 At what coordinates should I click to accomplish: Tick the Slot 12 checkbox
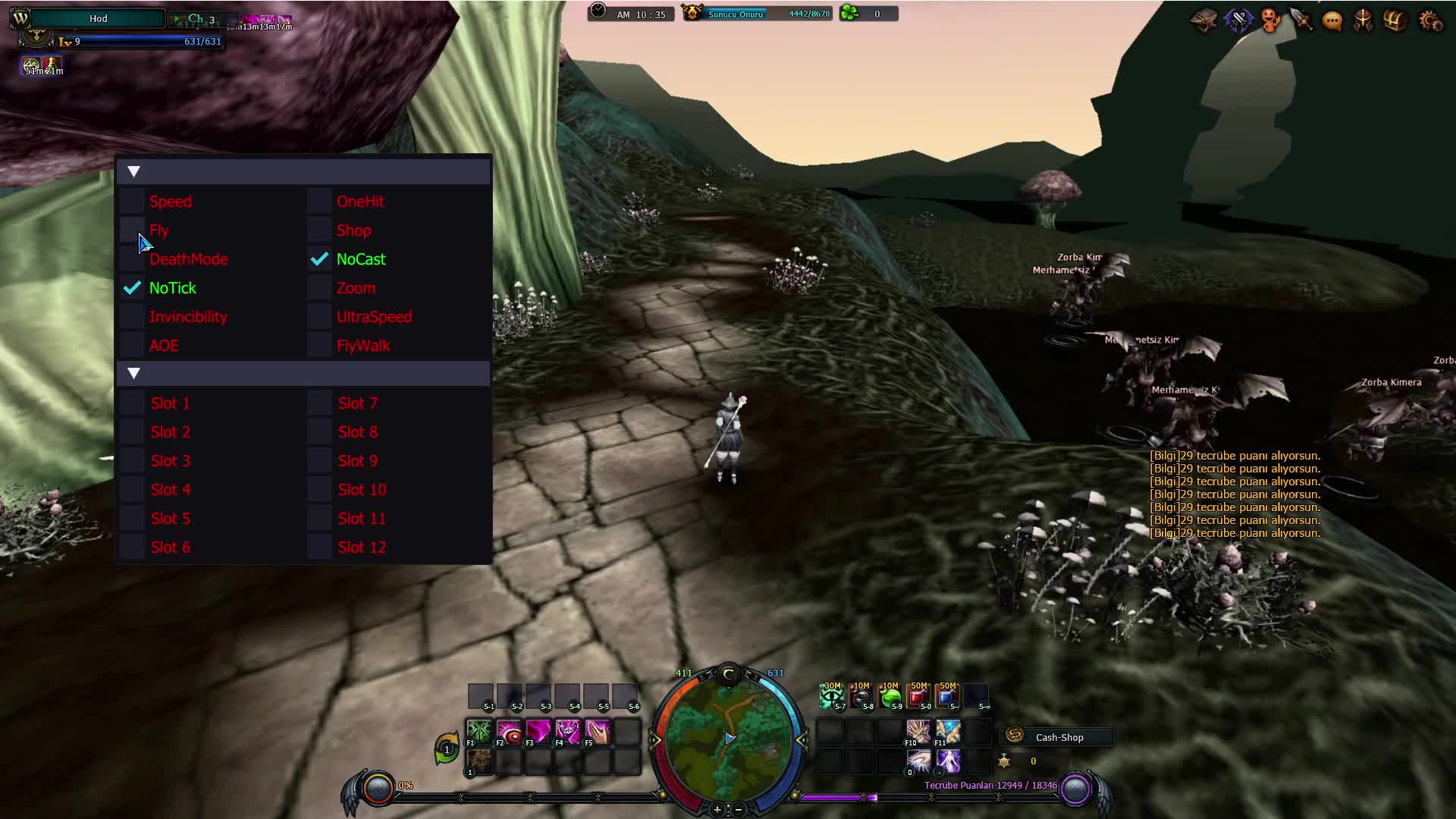coord(319,548)
